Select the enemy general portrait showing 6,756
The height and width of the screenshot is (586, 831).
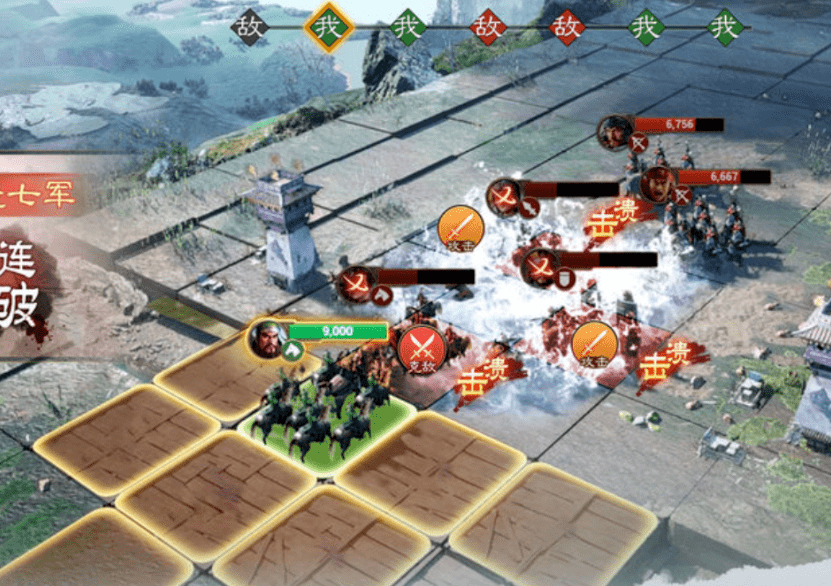point(615,133)
